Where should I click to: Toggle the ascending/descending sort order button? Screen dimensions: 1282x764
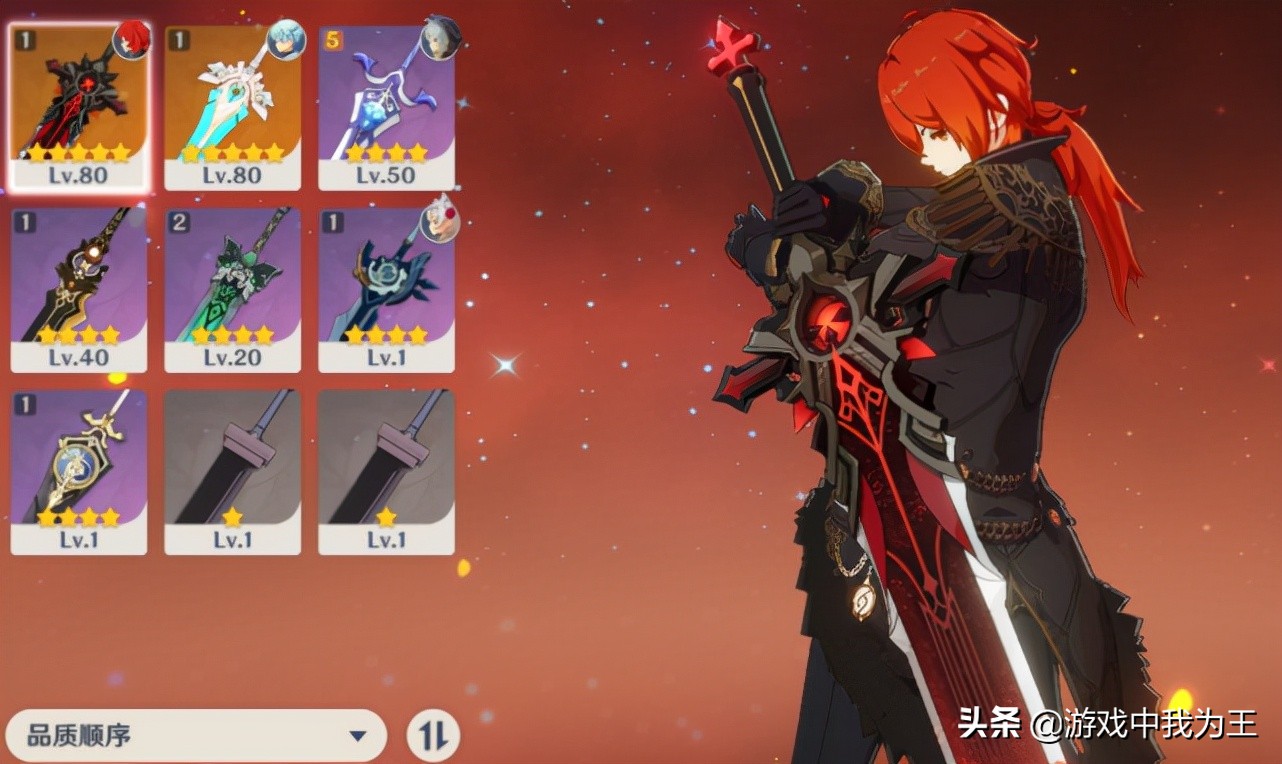pos(433,737)
